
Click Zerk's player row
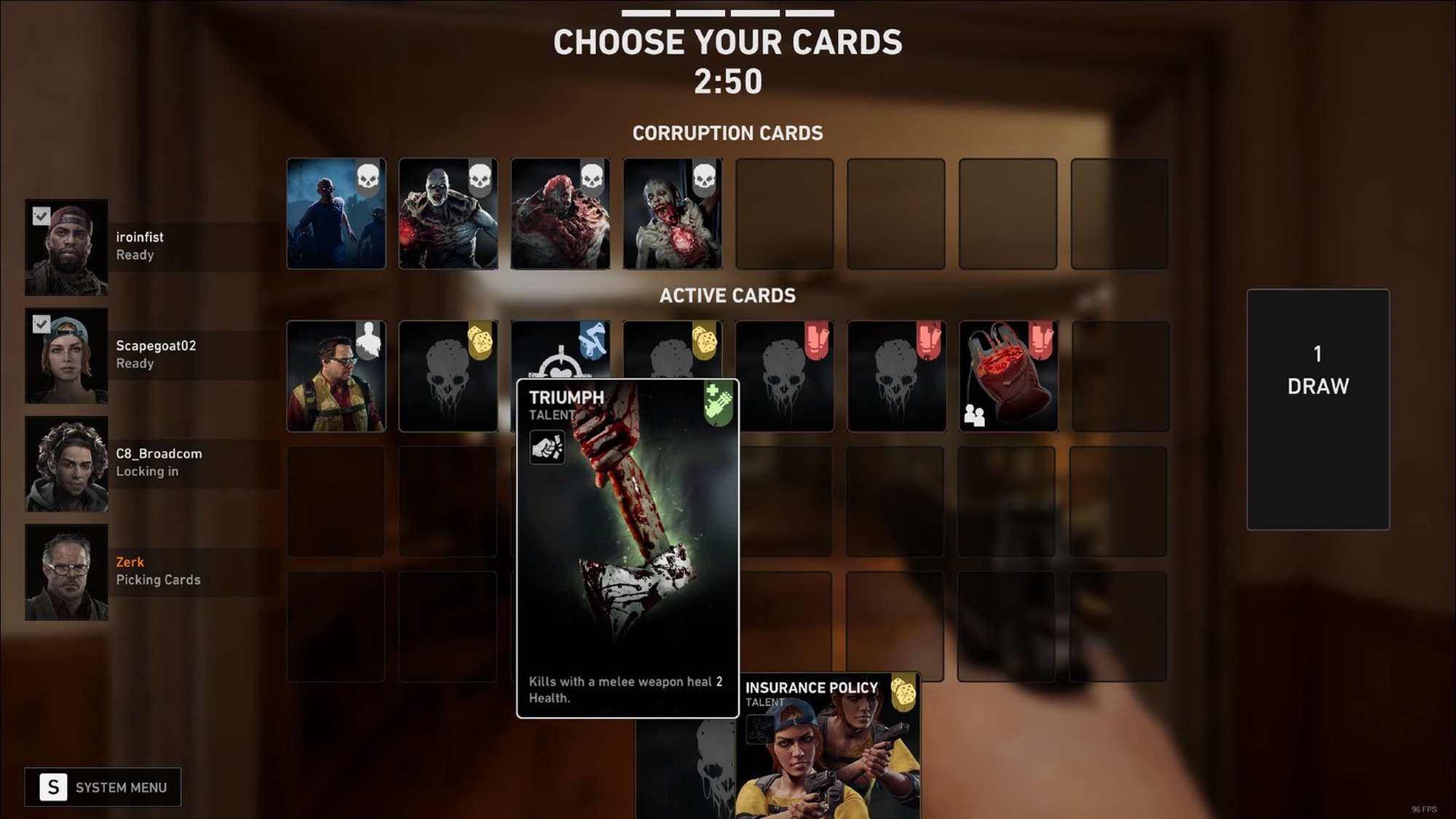click(x=153, y=572)
